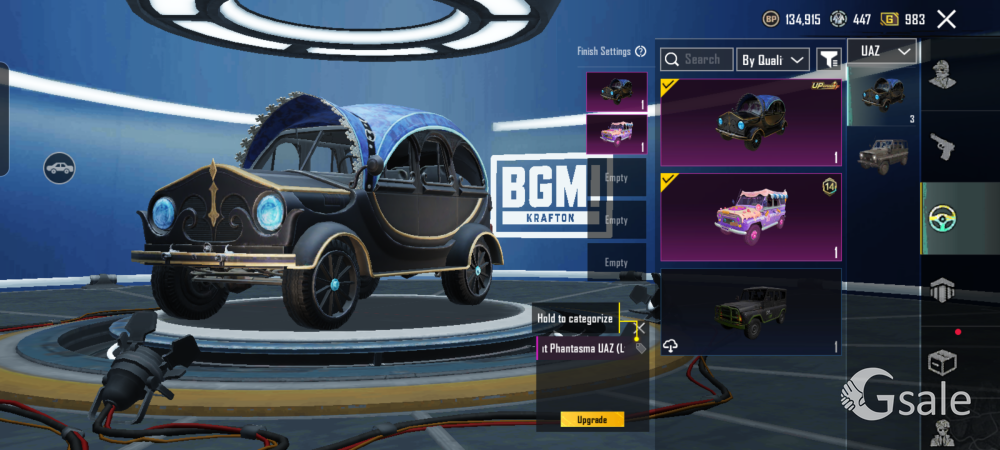
Task: Switch to the character outfit category
Action: [x=942, y=75]
